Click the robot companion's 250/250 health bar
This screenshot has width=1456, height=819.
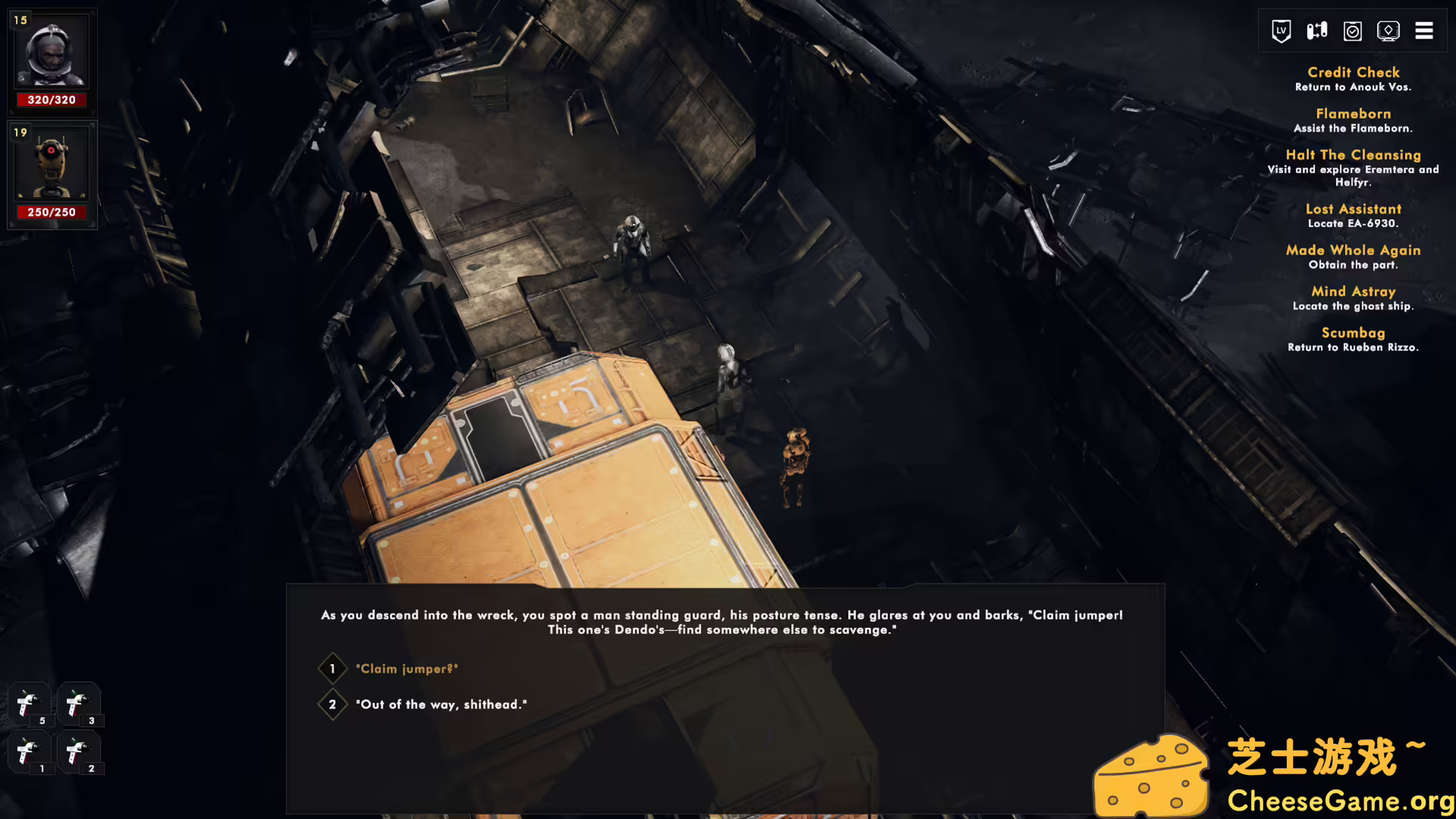51,212
